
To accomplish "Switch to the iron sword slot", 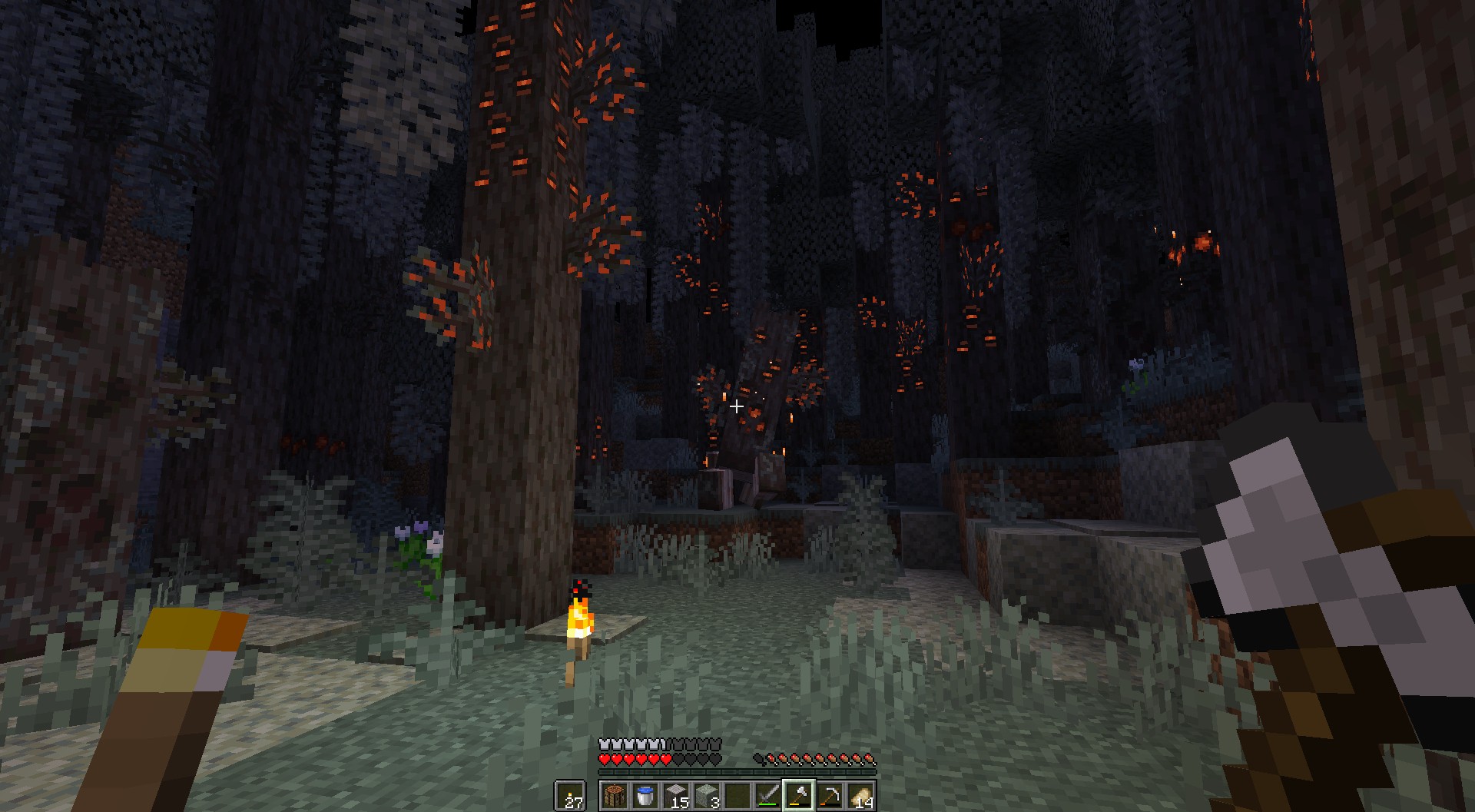I will pyautogui.click(x=768, y=796).
